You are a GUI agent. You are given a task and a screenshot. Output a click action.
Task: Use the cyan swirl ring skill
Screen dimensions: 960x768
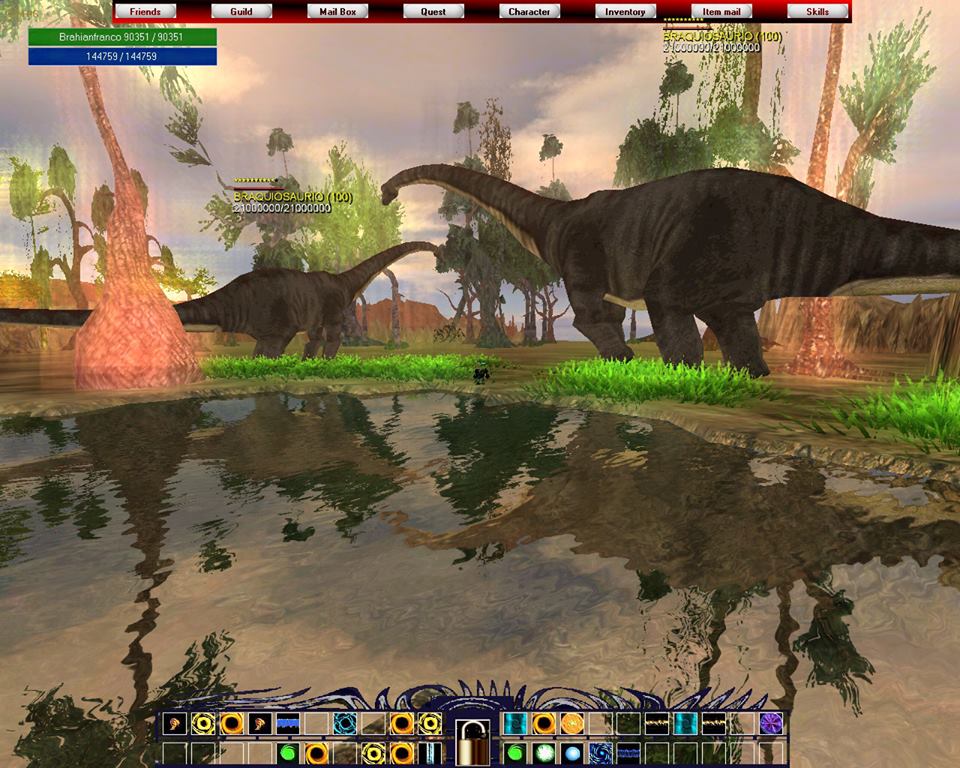tap(346, 723)
